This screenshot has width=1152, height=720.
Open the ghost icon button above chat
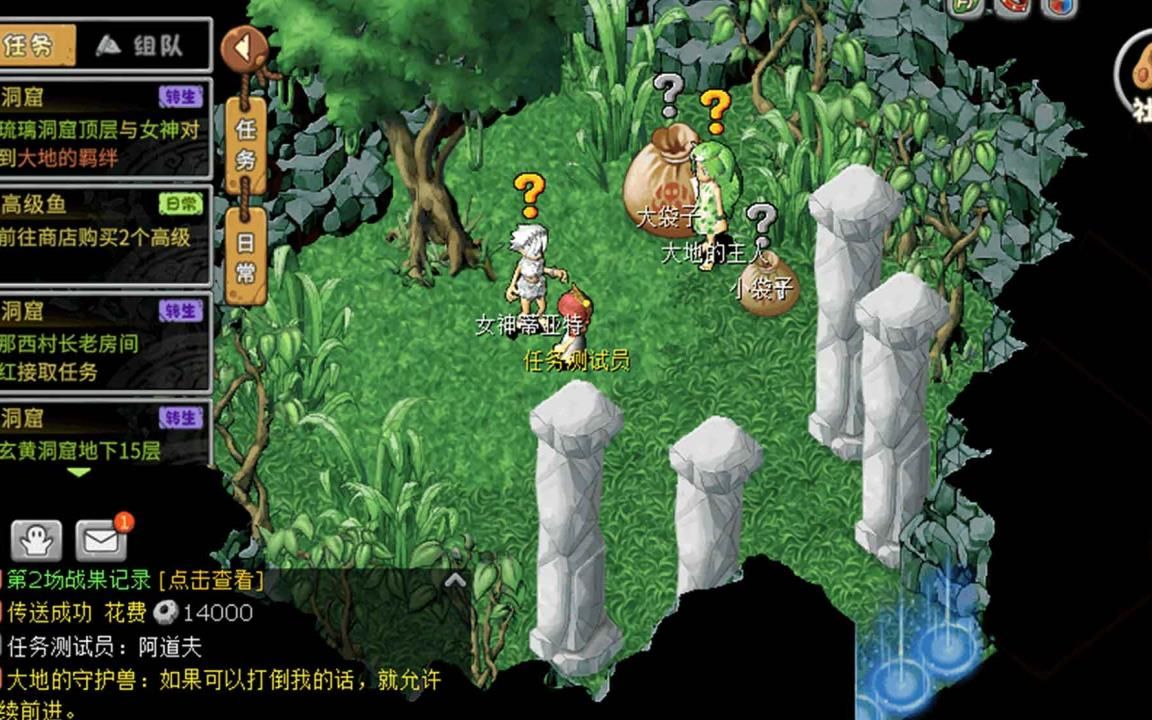[37, 541]
